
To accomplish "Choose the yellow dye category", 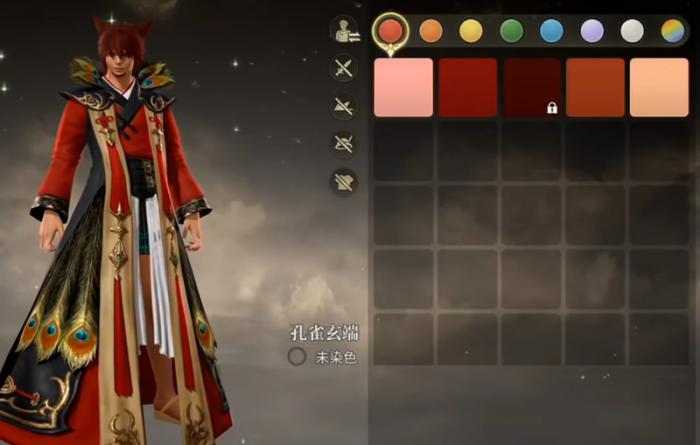I will [x=471, y=31].
